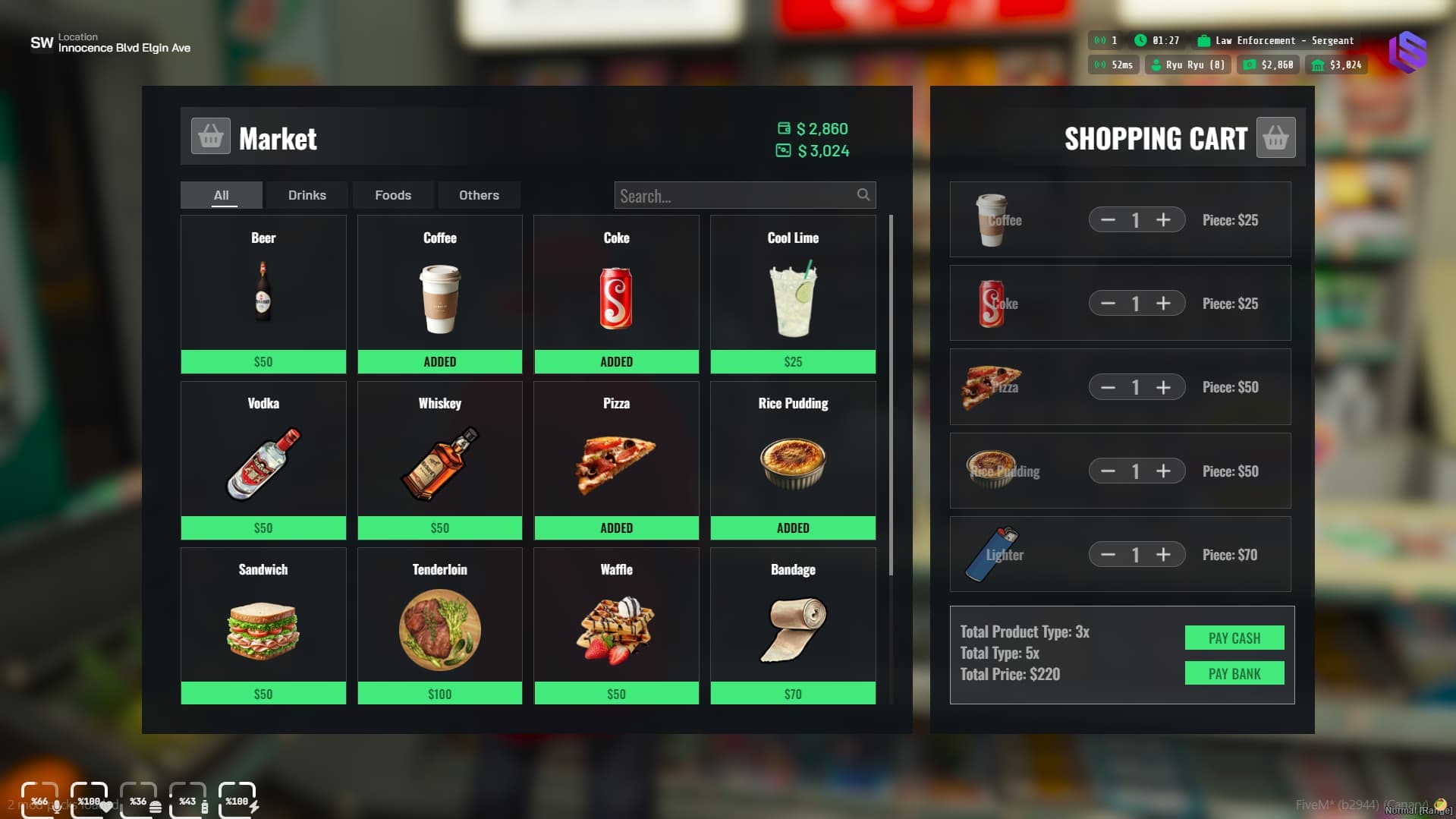Add Whiskey to the shopping cart
This screenshot has width=1456, height=819.
pyautogui.click(x=439, y=528)
